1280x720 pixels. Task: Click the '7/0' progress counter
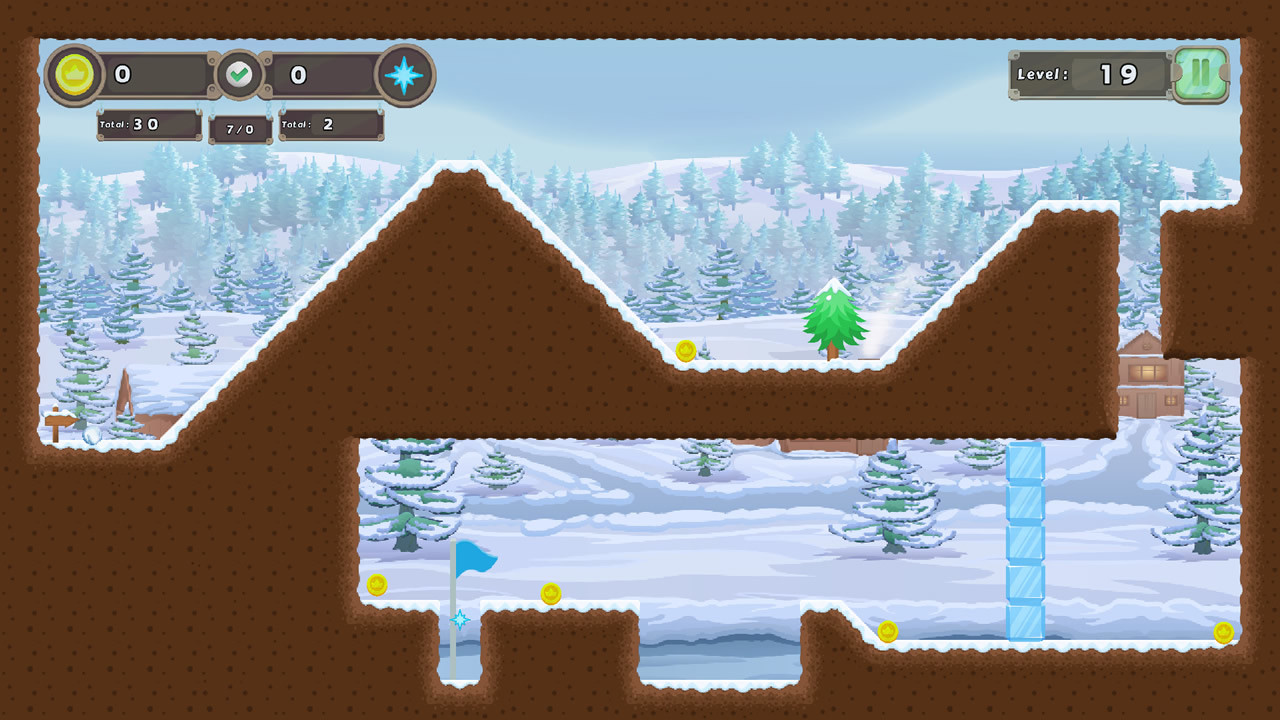(x=239, y=128)
